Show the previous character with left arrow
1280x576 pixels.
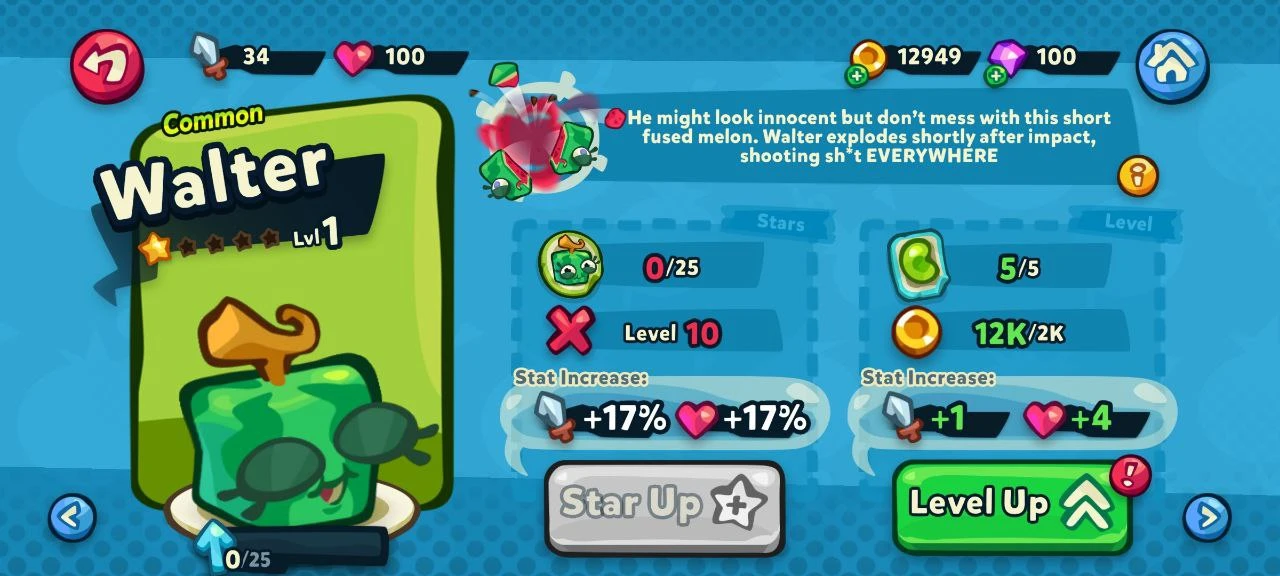coord(72,518)
